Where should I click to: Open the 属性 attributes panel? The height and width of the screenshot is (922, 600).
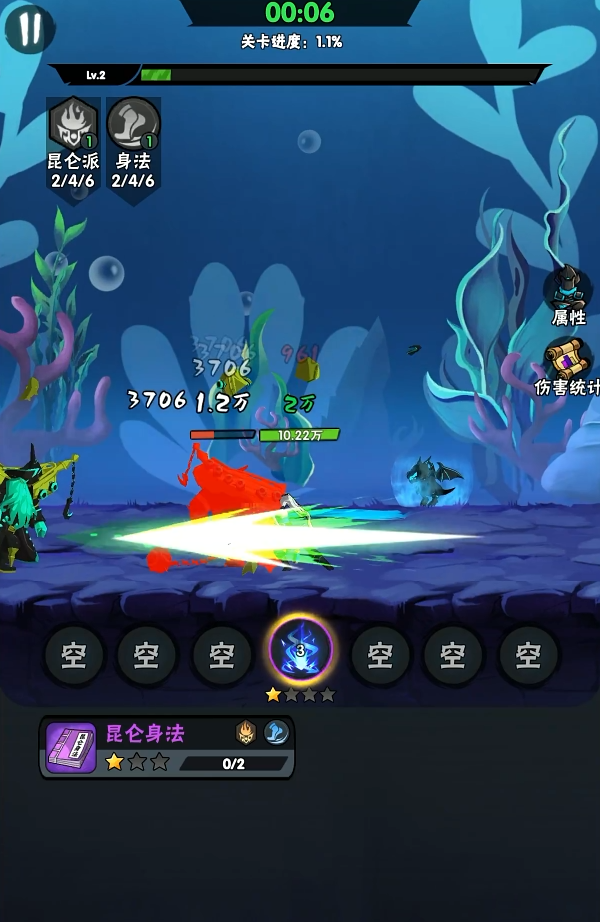567,290
